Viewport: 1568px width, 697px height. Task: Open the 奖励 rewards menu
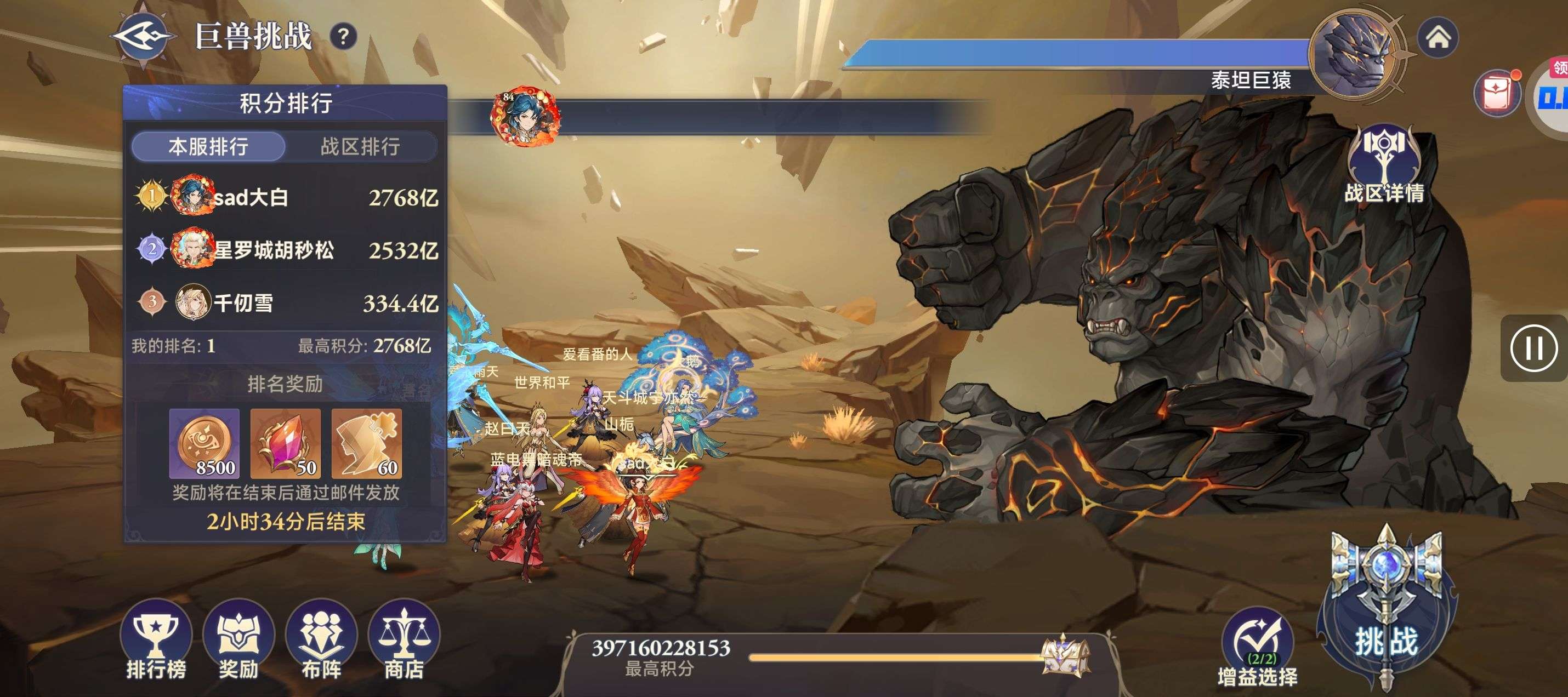click(x=238, y=642)
